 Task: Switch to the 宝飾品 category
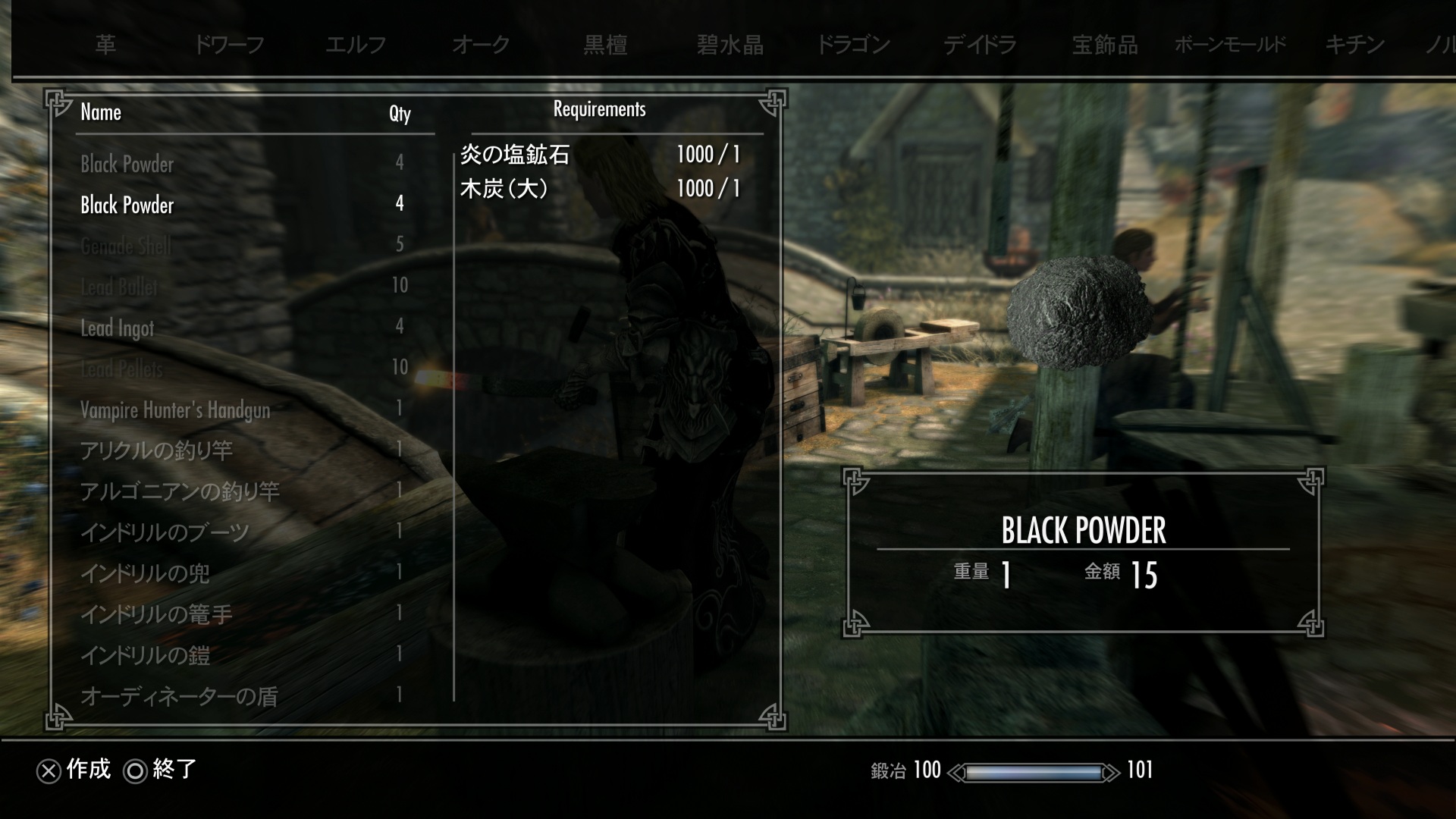click(x=1104, y=45)
